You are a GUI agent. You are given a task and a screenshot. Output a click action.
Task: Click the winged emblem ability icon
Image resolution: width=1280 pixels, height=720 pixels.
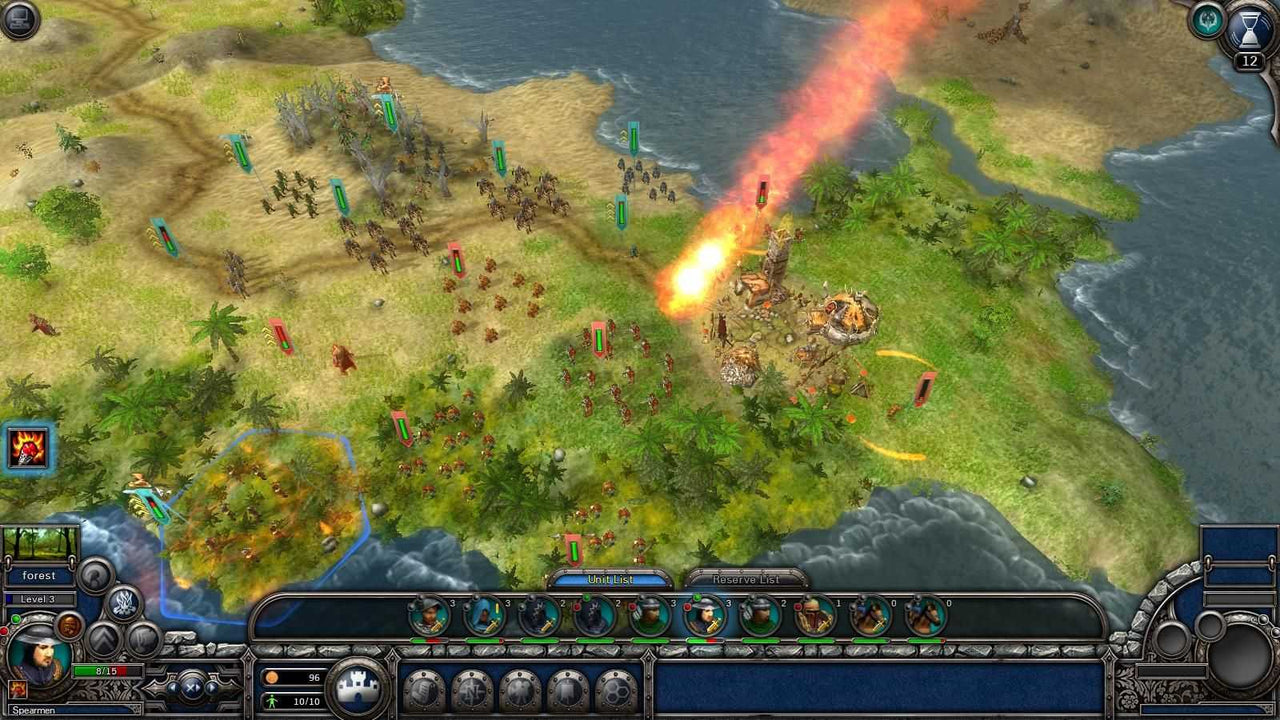tap(521, 690)
